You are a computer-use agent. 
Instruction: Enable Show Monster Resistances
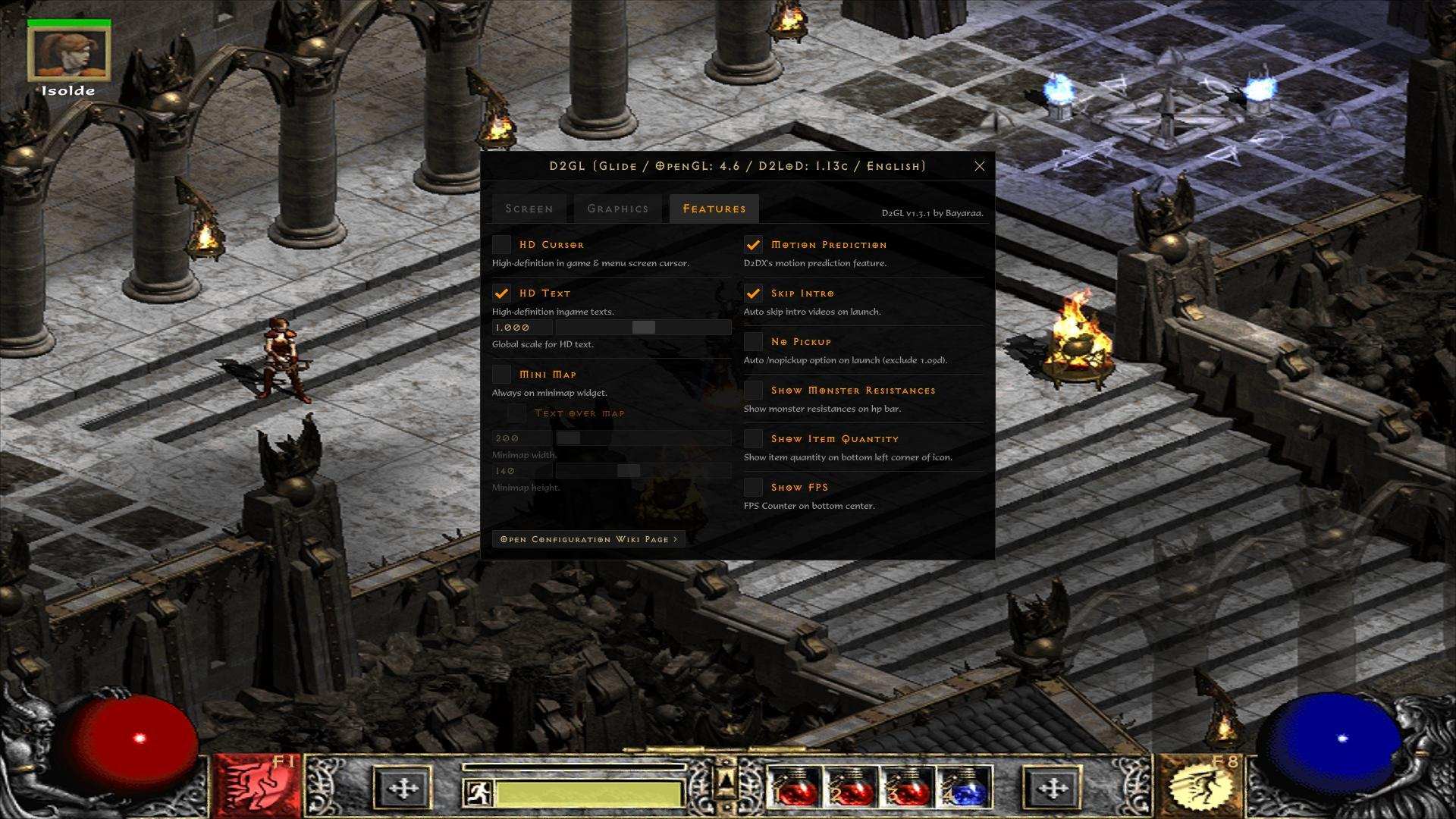click(x=753, y=390)
